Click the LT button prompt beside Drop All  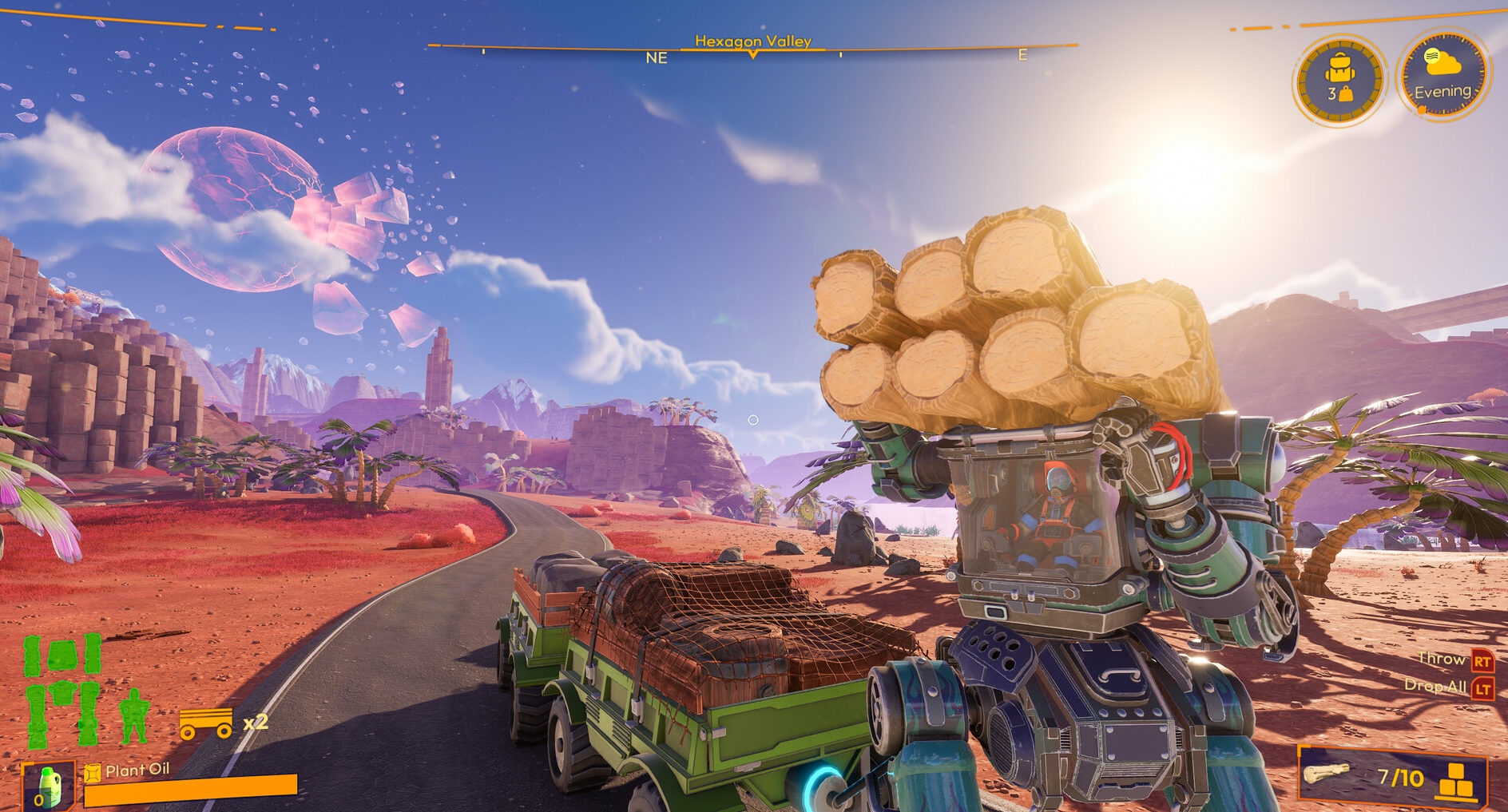(x=1482, y=684)
